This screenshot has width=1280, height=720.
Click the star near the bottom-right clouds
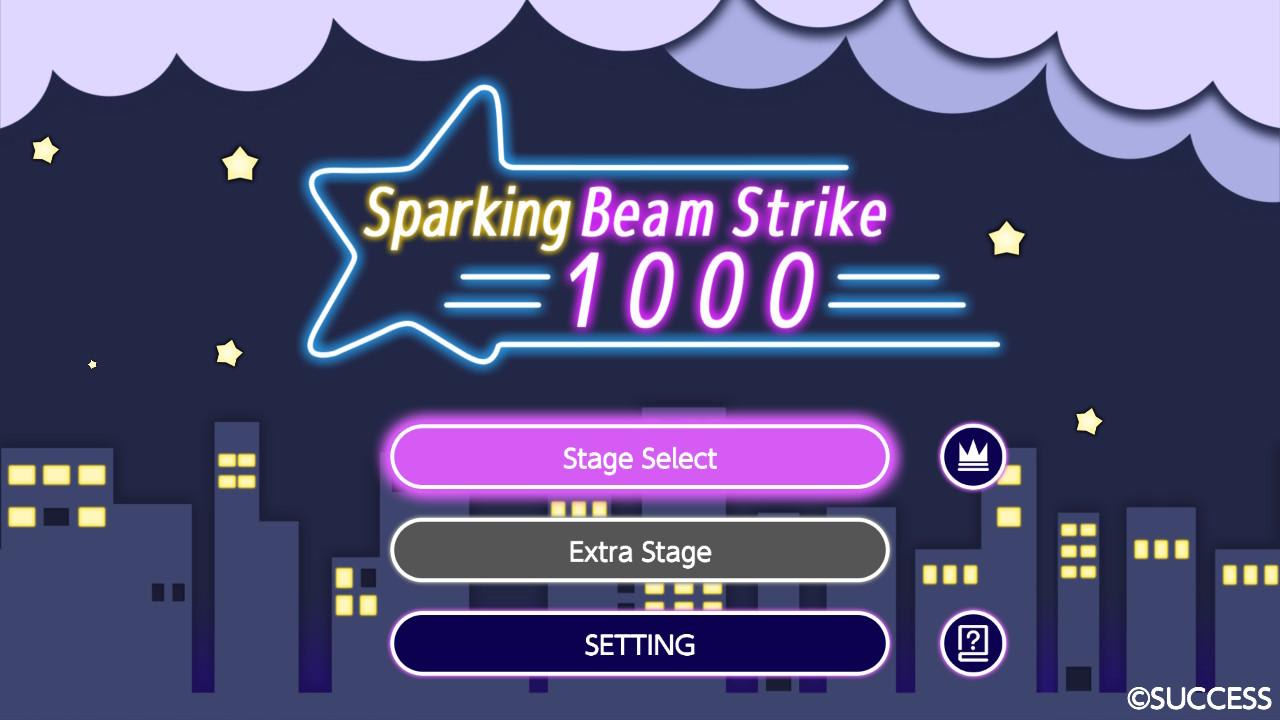[x=1087, y=423]
